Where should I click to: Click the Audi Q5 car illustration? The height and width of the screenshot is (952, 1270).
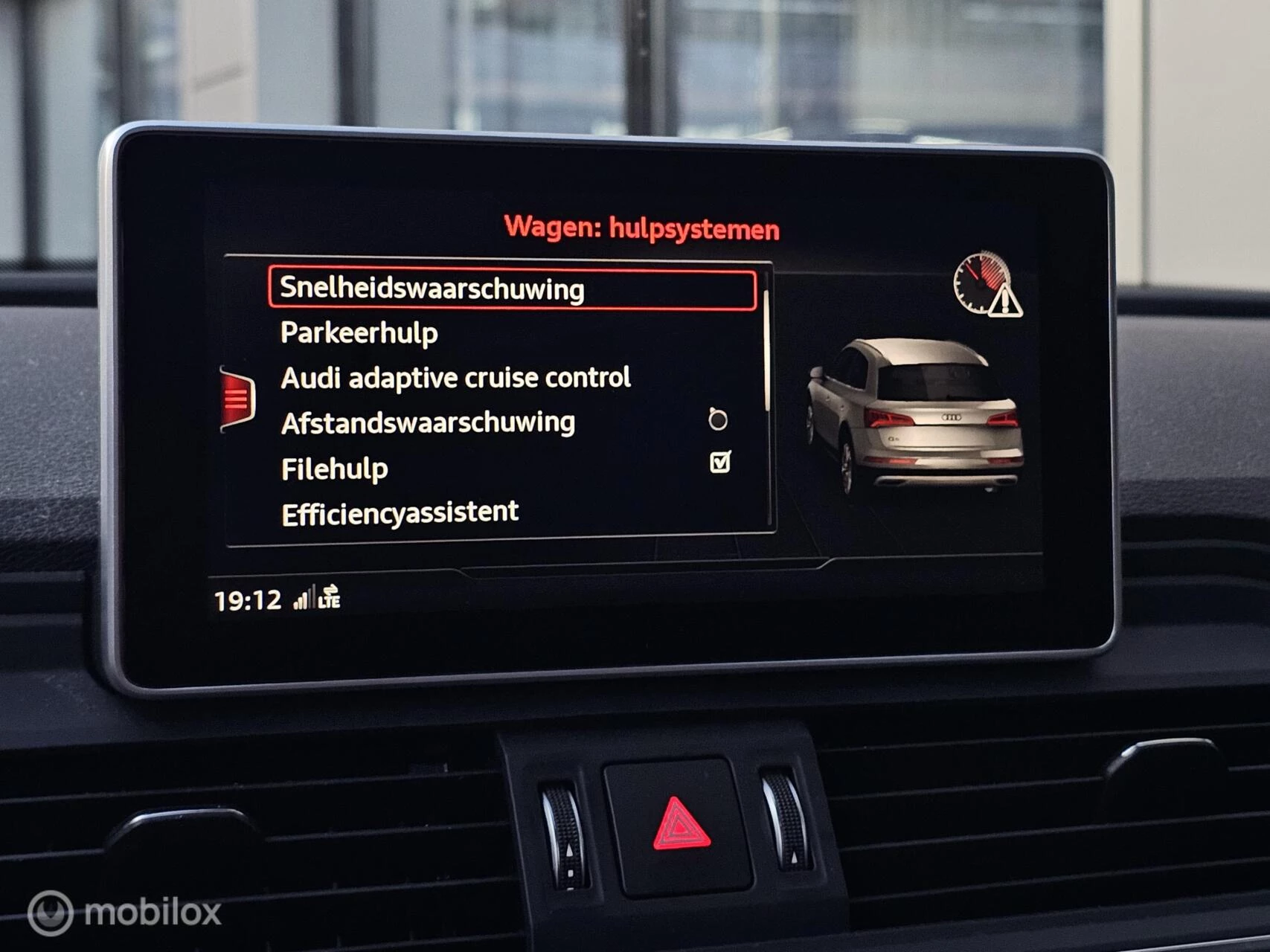915,416
